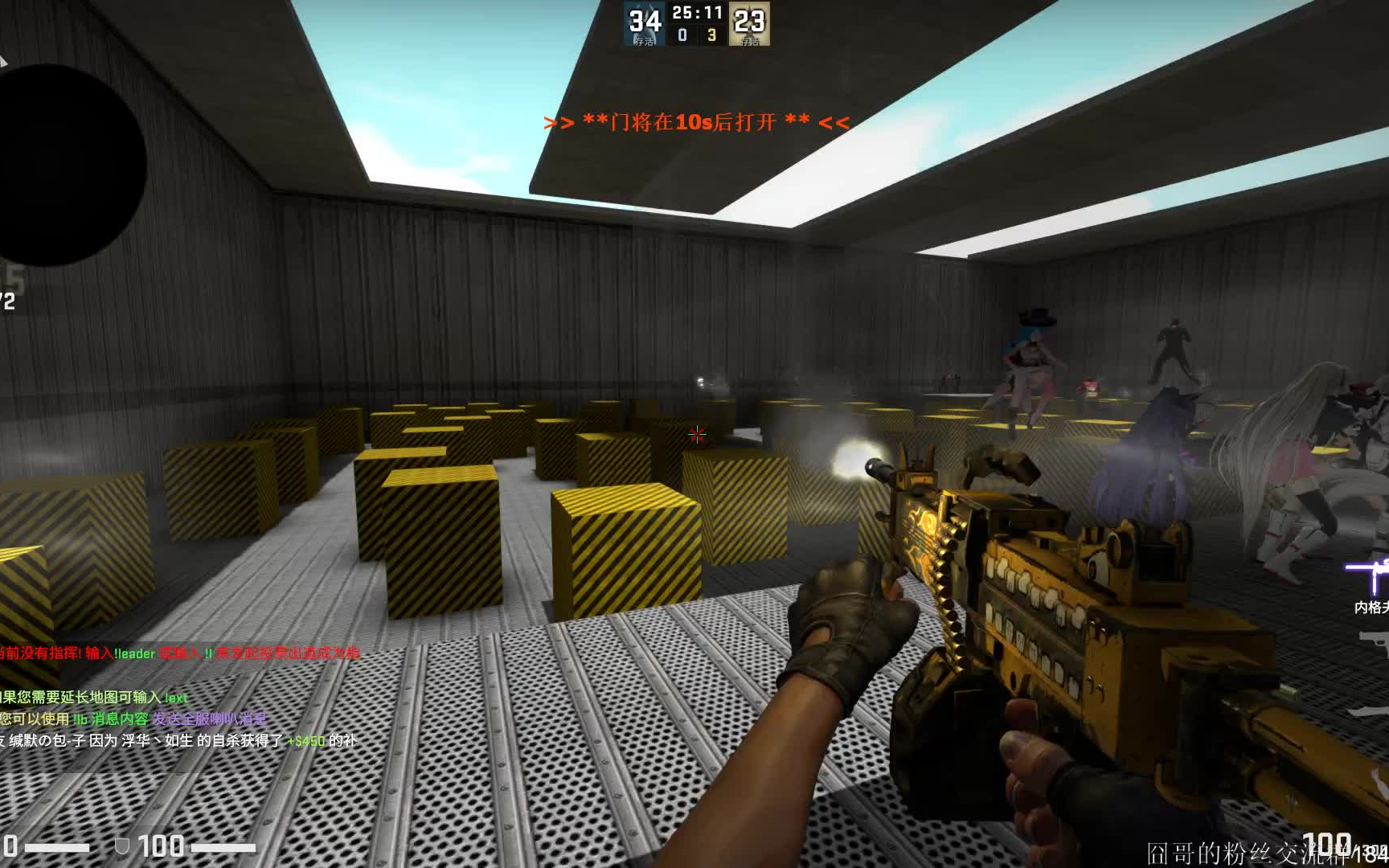Viewport: 1389px width, 868px height.
Task: Select the armor shield icon in the HUD
Action: (121, 845)
